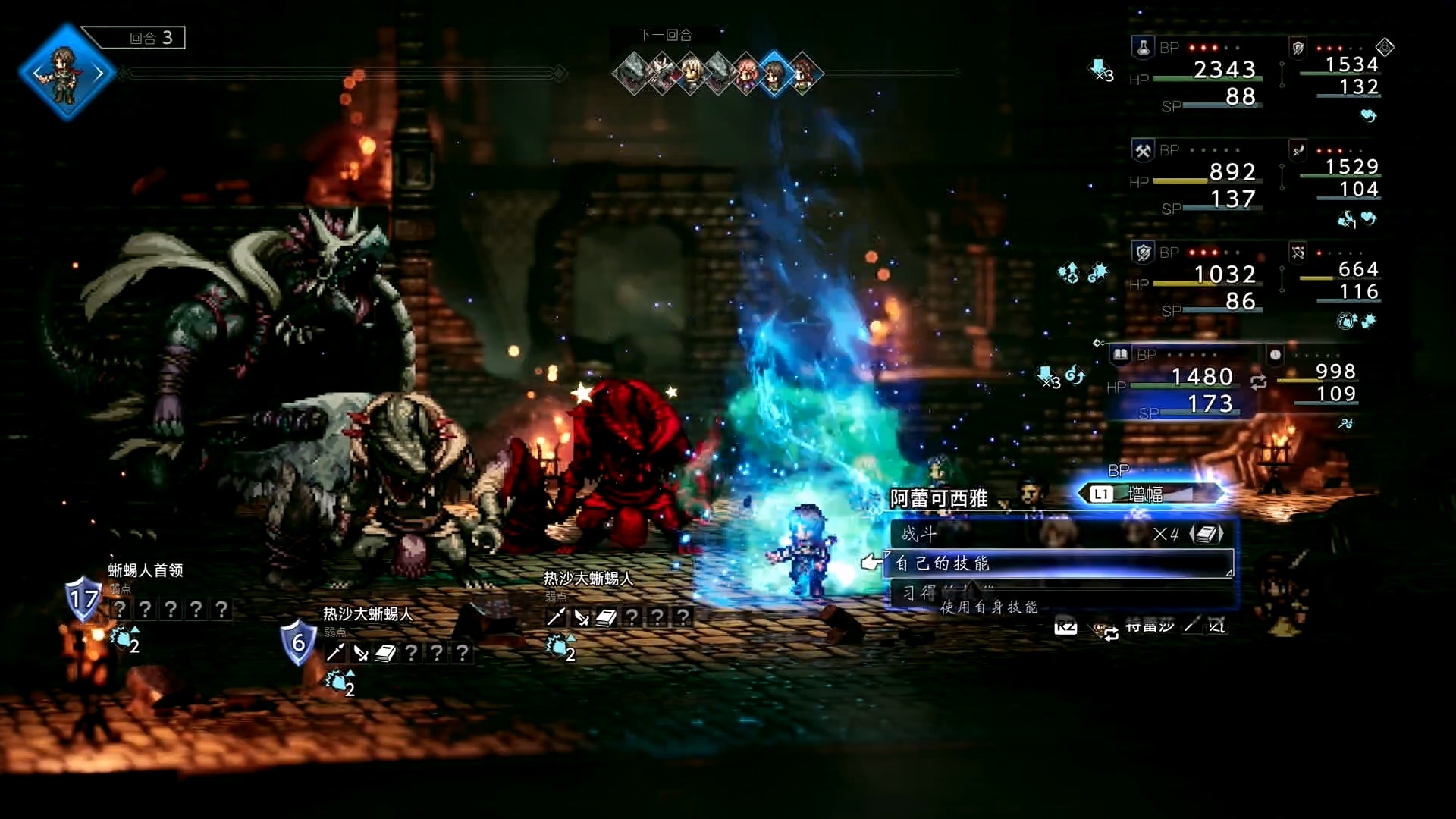Select the blonde character in next-turn order
1456x819 pixels.
[691, 74]
